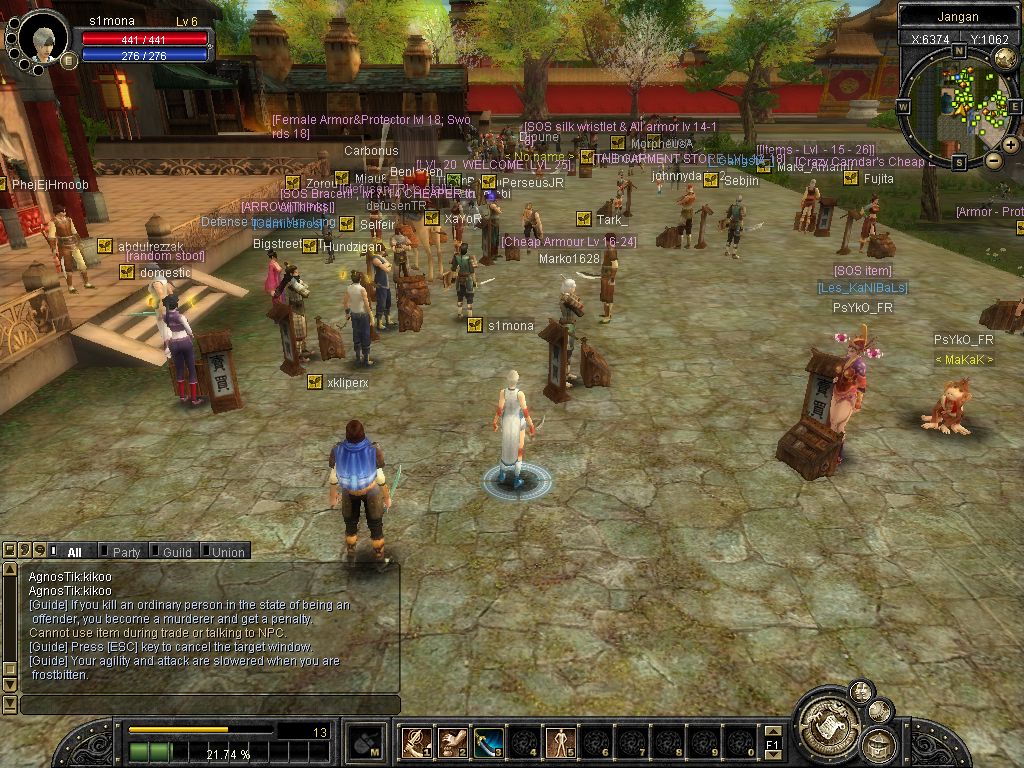
Task: Activate the fist skill in slot 2
Action: pos(452,741)
